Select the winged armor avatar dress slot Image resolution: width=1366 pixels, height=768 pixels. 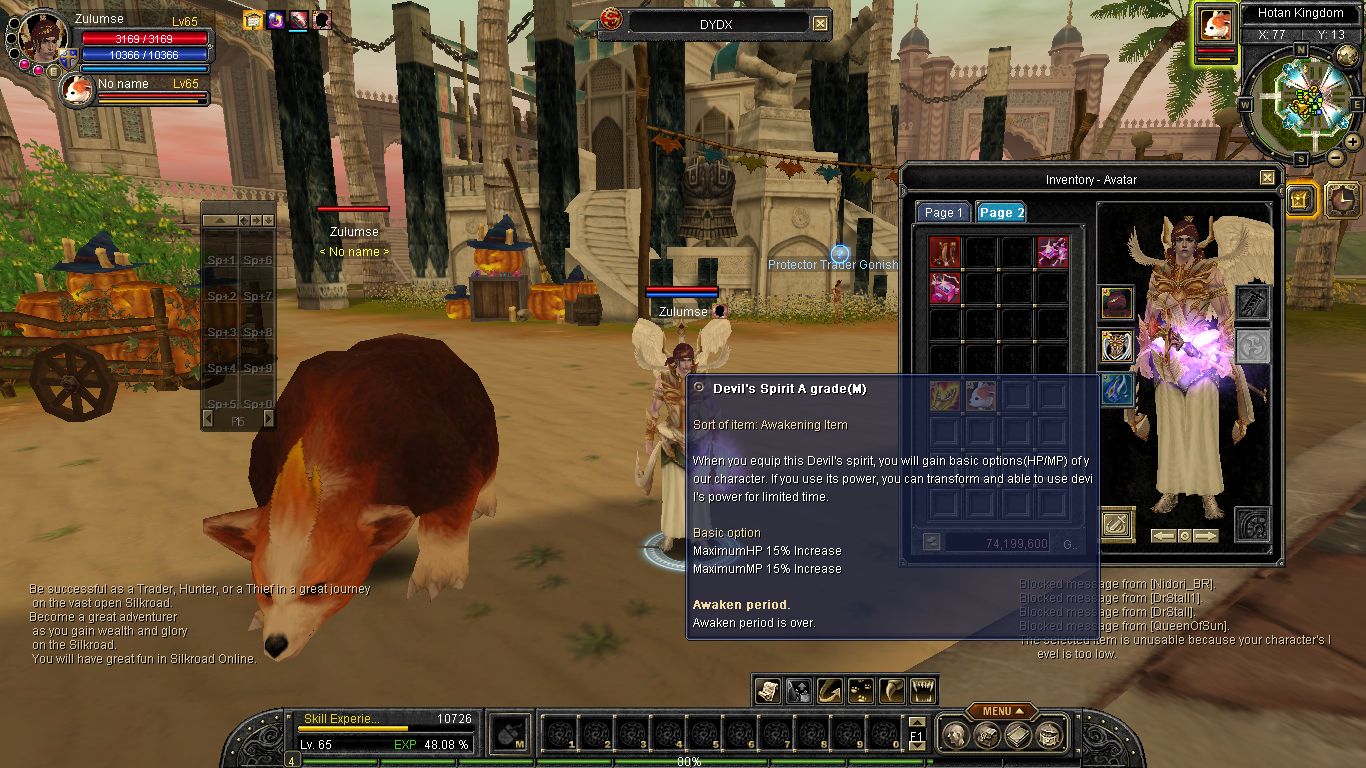tap(1116, 346)
